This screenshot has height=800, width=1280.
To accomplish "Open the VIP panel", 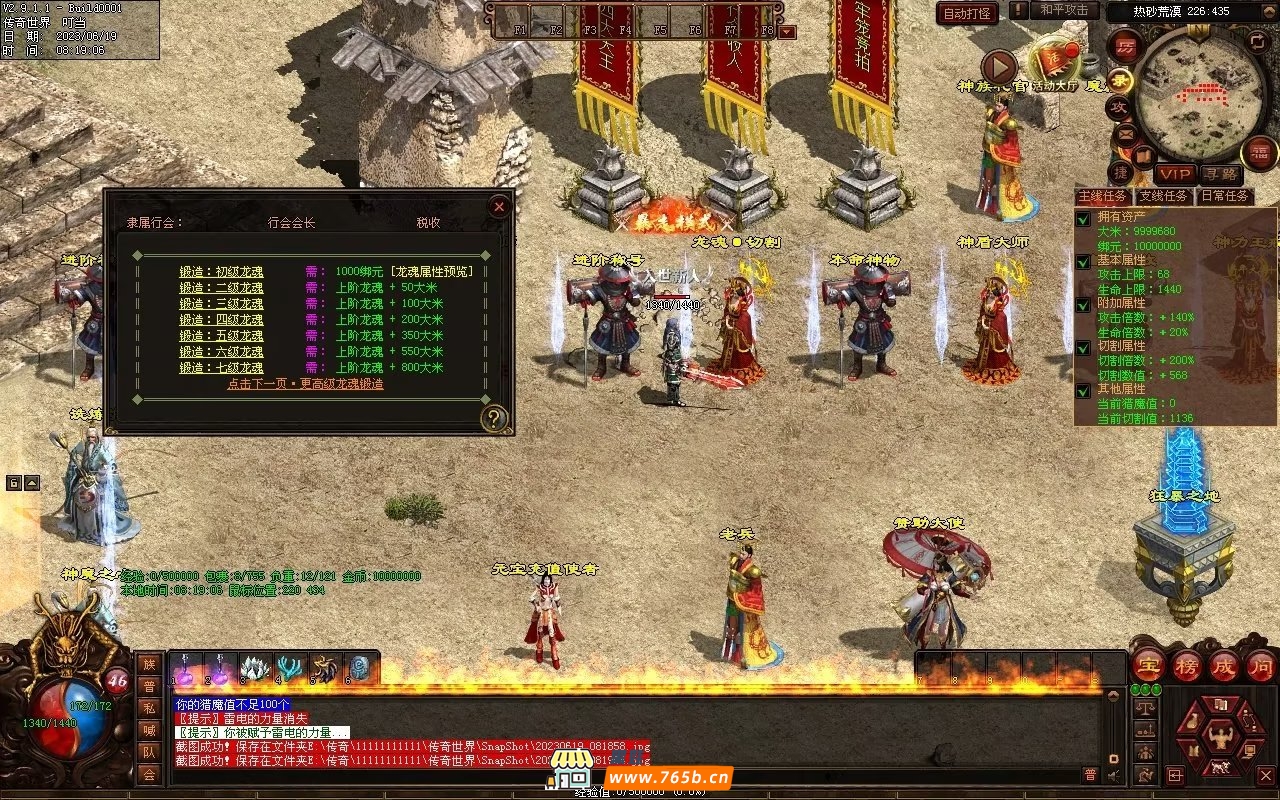I will (x=1175, y=174).
